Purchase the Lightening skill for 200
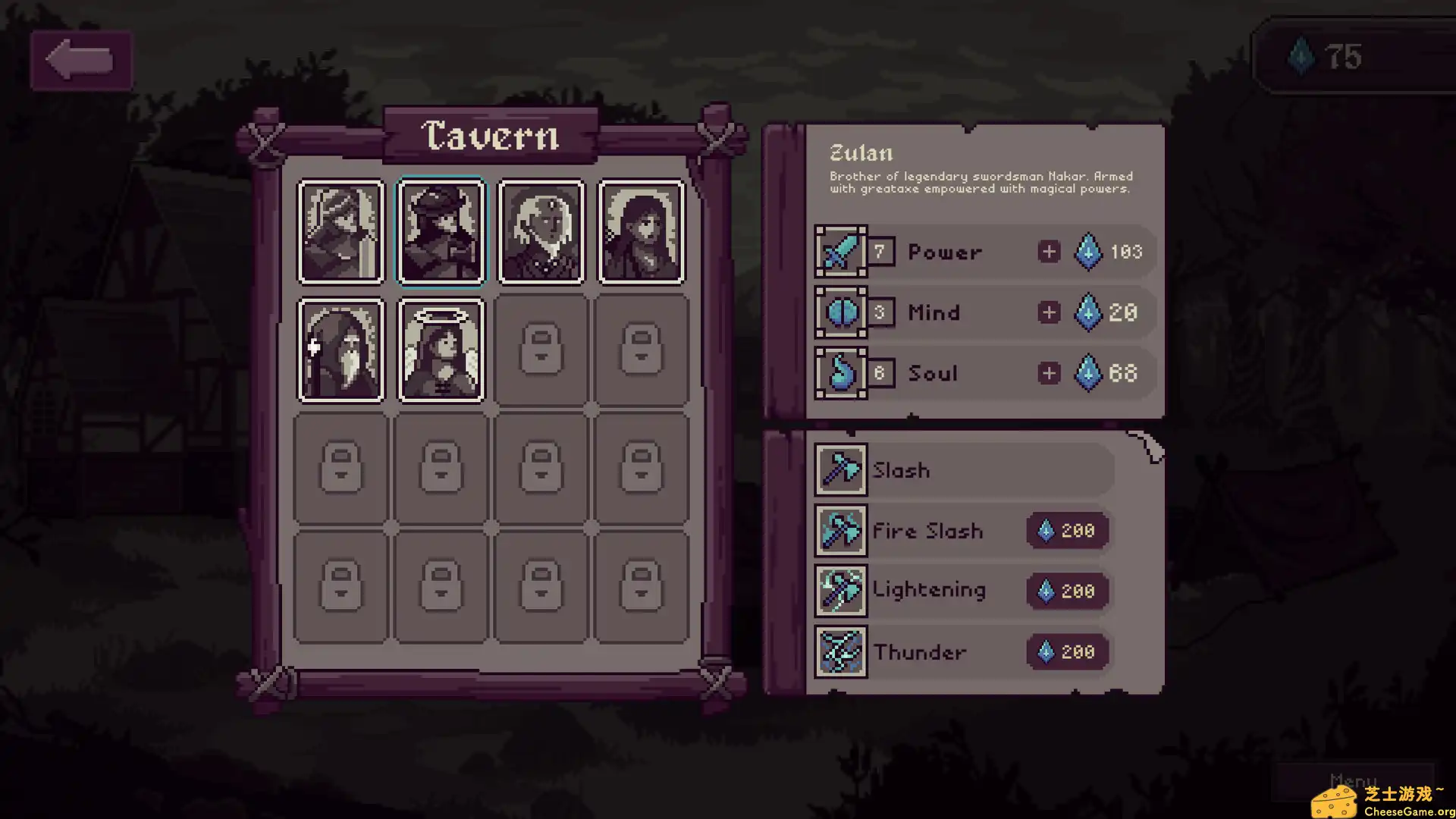 tap(1068, 591)
